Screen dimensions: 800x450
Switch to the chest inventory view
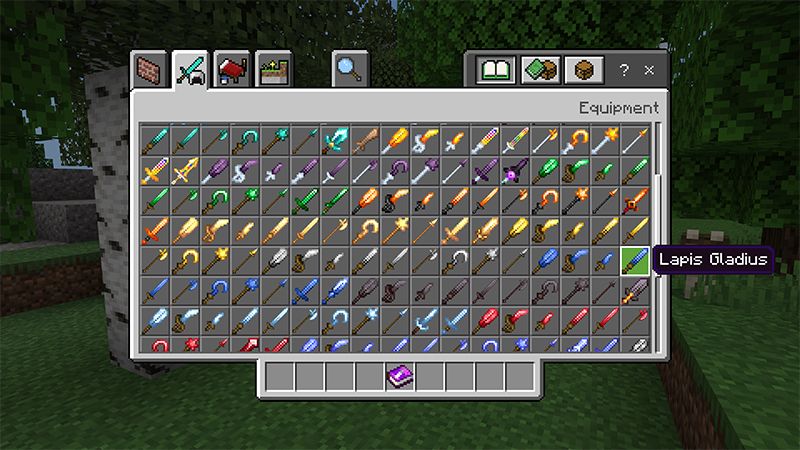pos(583,71)
